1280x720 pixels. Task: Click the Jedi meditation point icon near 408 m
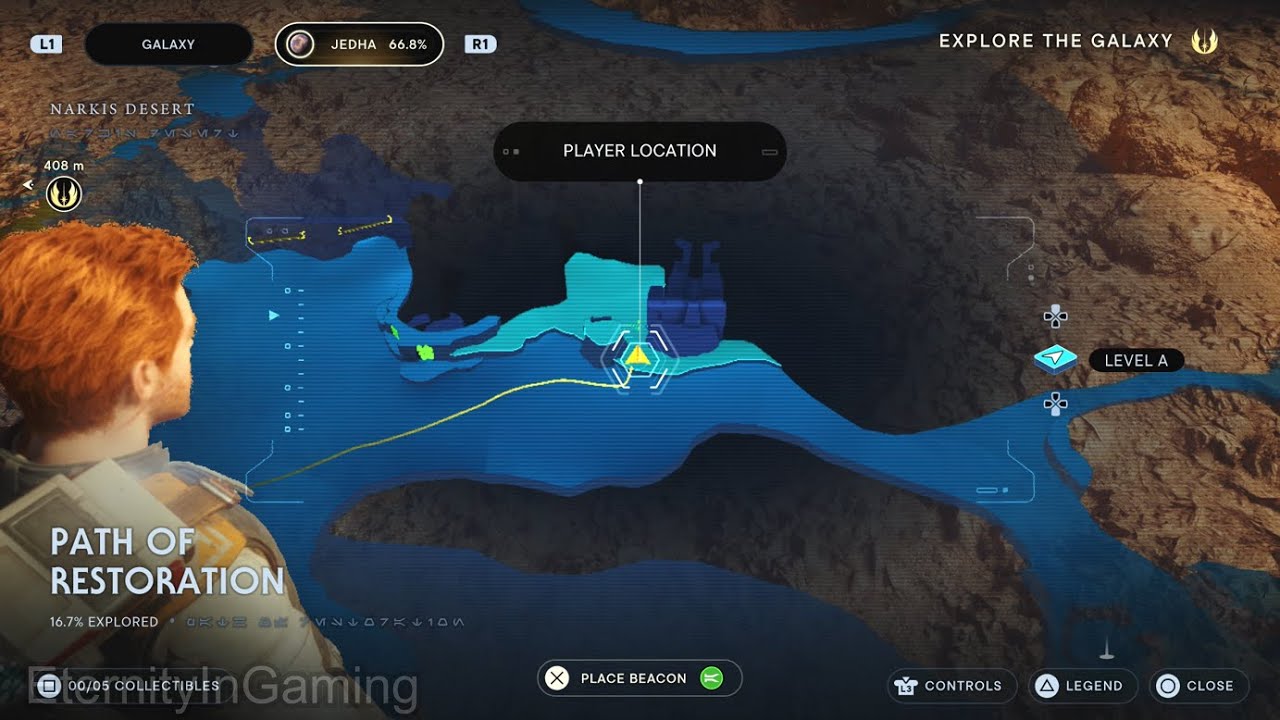62,192
